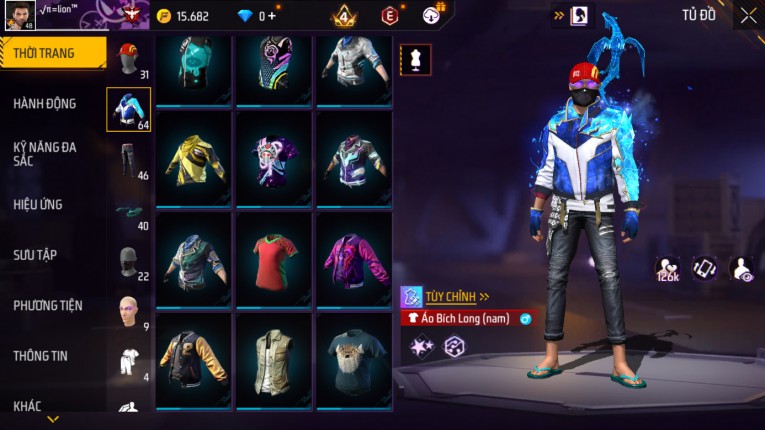Open the Thông Tin section
The height and width of the screenshot is (430, 765).
point(40,355)
